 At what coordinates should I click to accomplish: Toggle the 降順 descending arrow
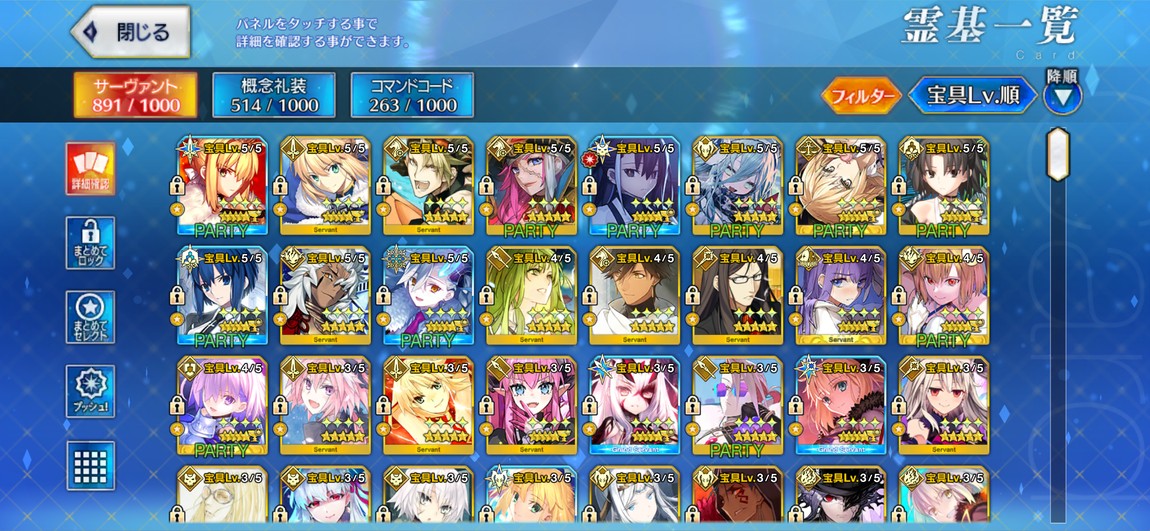point(1062,96)
